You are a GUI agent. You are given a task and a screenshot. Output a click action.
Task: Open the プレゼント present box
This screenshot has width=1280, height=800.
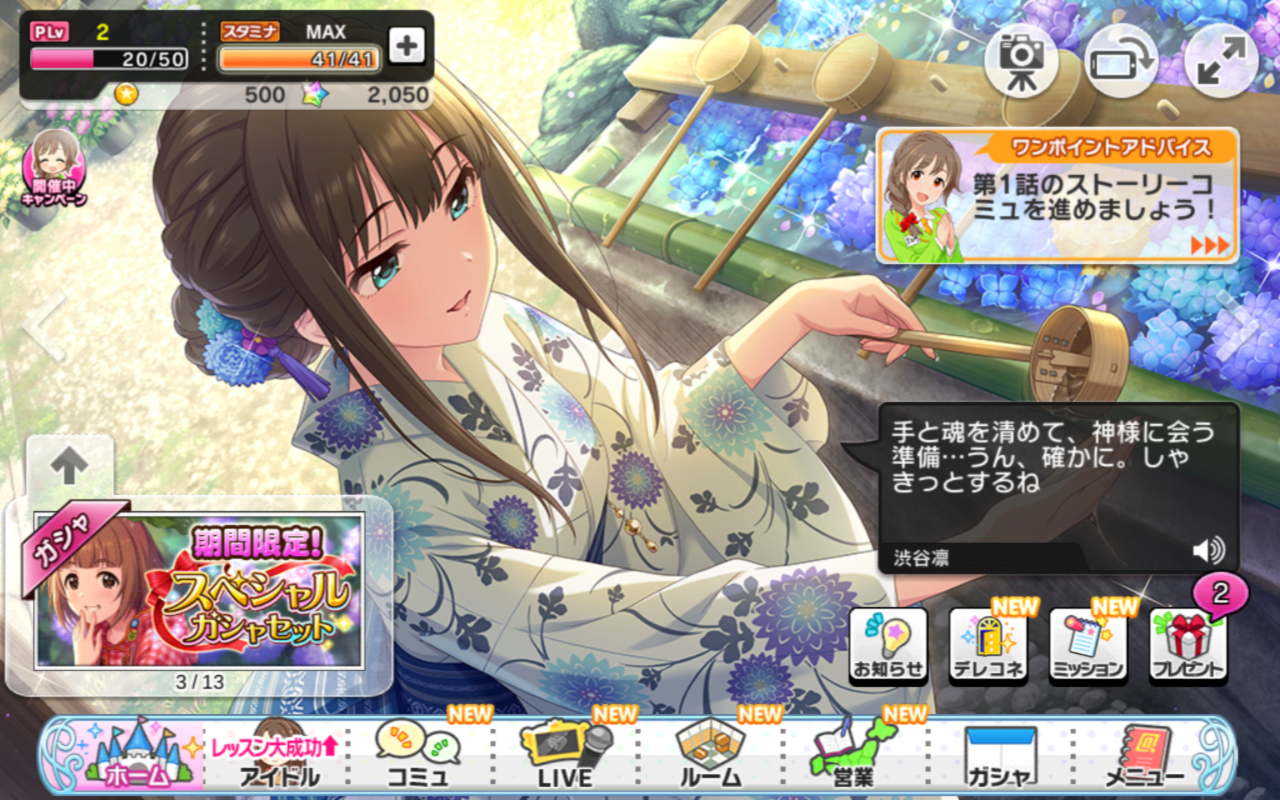pos(1188,646)
